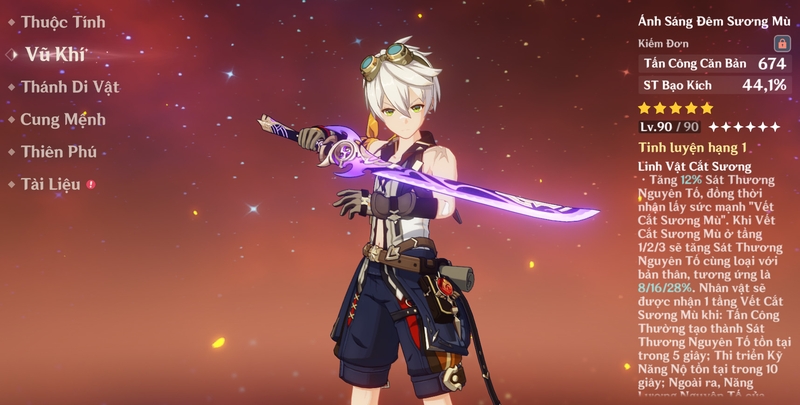800x405 pixels.
Task: Select the Vũ Khí tab
Action: [56, 55]
